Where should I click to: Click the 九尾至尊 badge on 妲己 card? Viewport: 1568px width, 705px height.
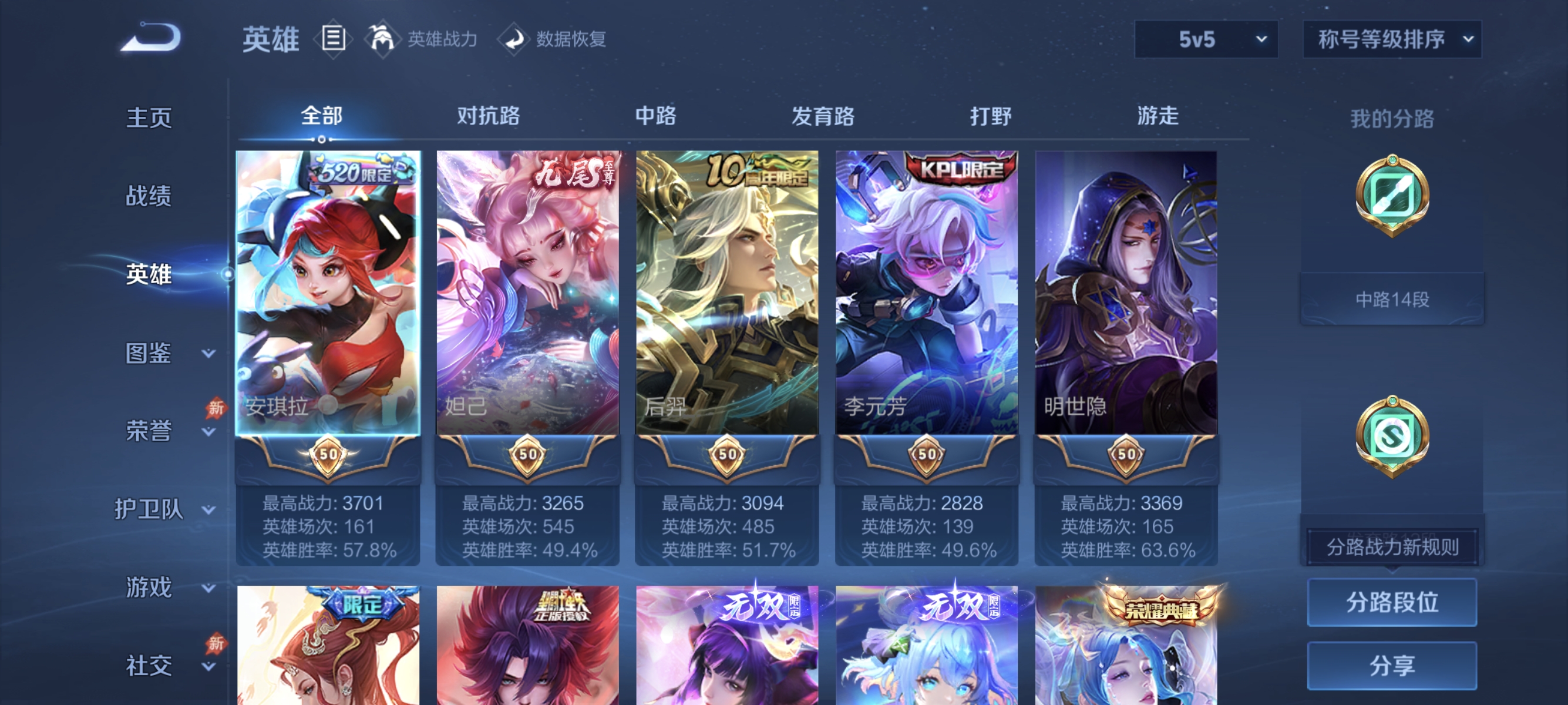click(x=575, y=172)
